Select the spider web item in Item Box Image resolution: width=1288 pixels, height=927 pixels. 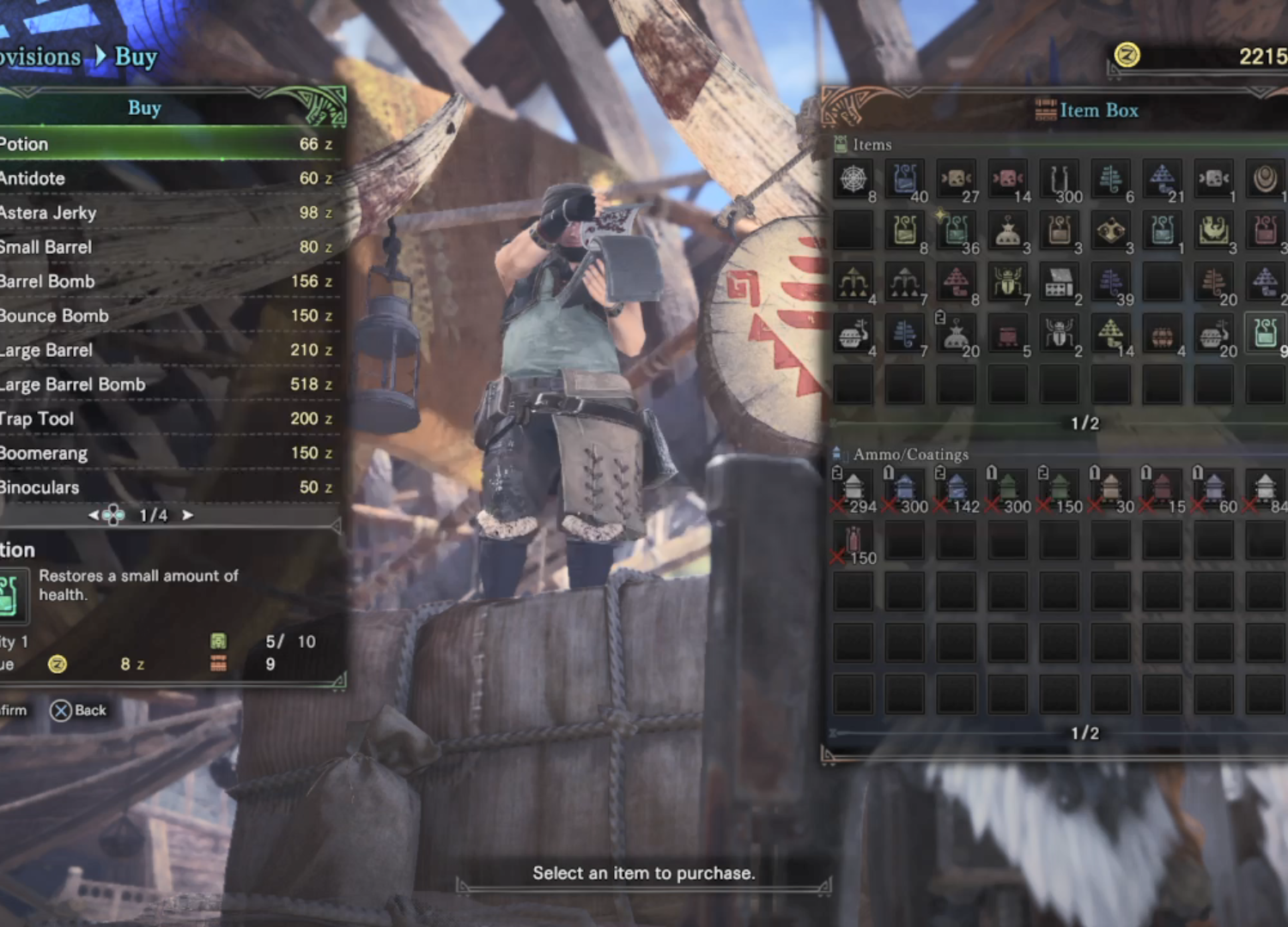point(853,179)
